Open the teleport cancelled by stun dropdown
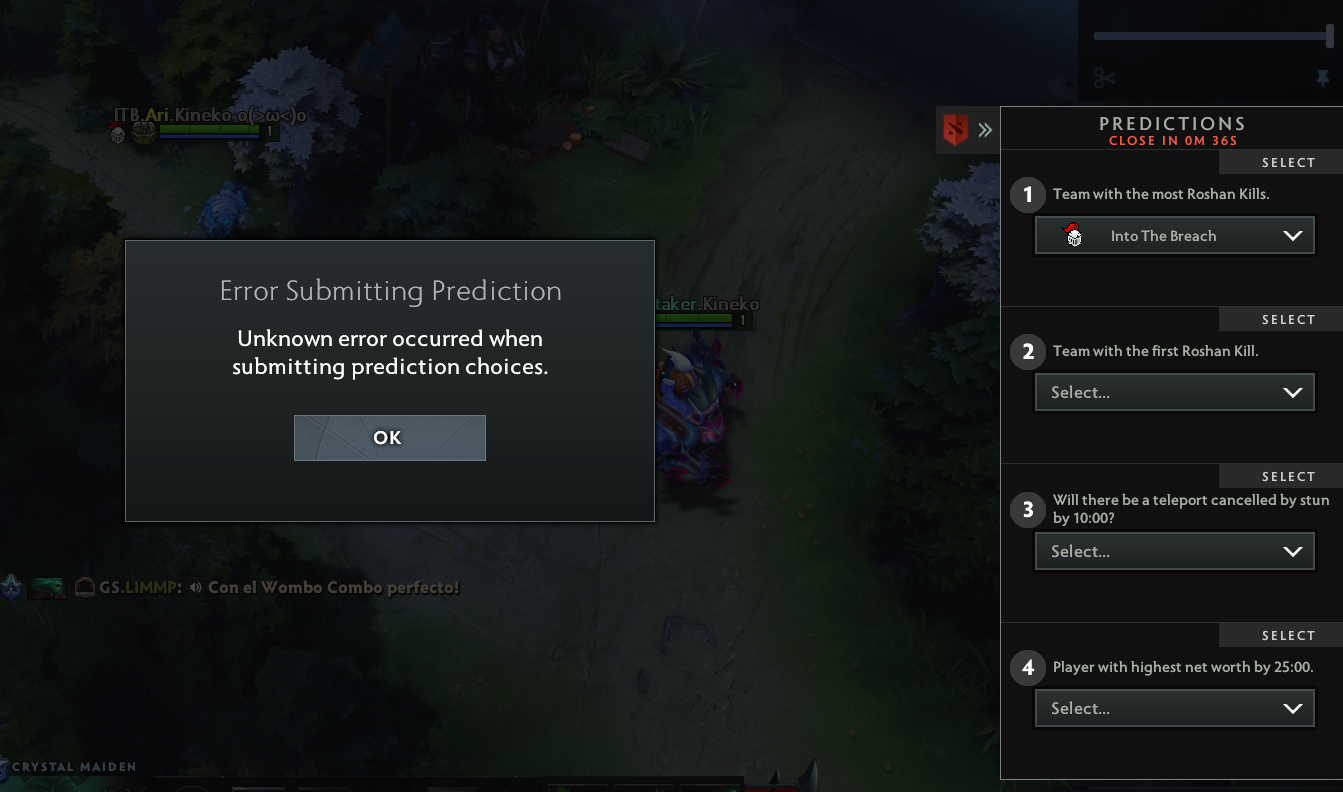 [1175, 551]
